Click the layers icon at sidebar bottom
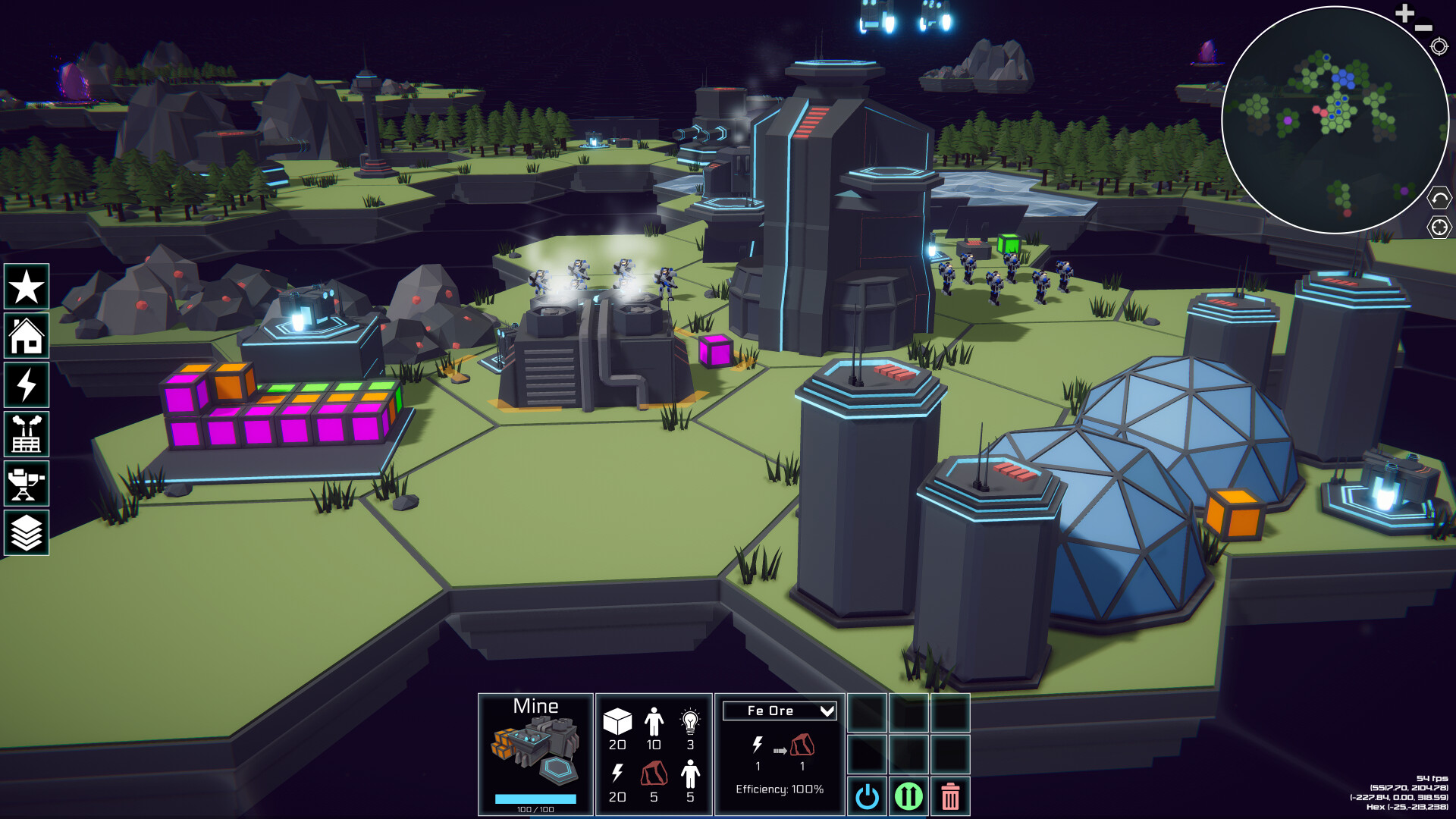Image resolution: width=1456 pixels, height=819 pixels. coord(27,533)
